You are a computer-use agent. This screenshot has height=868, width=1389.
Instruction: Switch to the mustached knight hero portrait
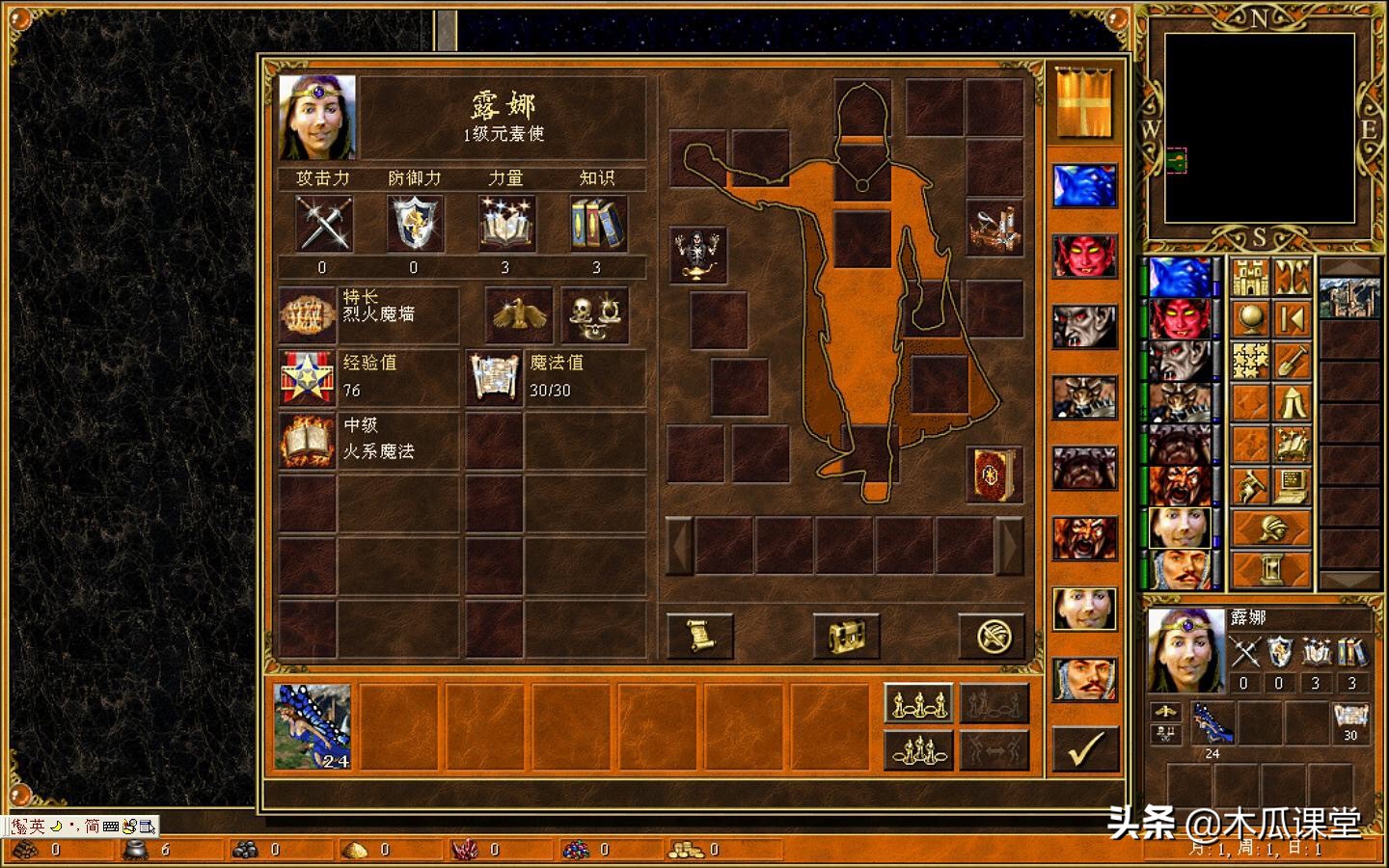1084,679
